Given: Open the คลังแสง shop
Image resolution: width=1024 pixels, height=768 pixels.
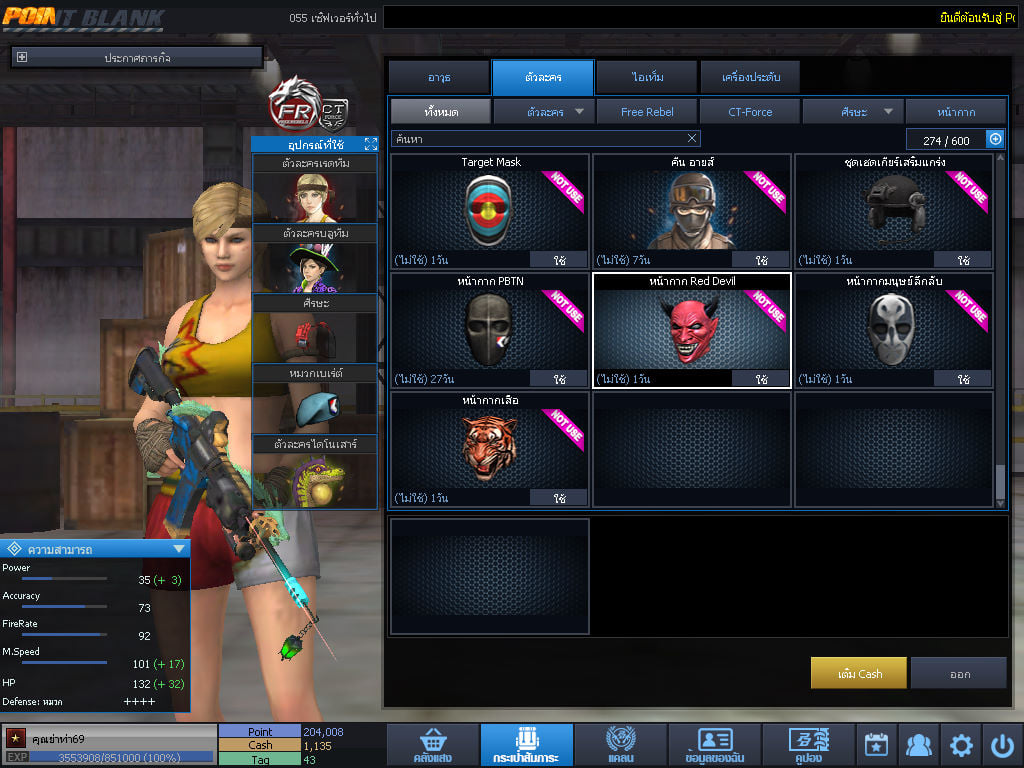Looking at the screenshot, I should (432, 746).
